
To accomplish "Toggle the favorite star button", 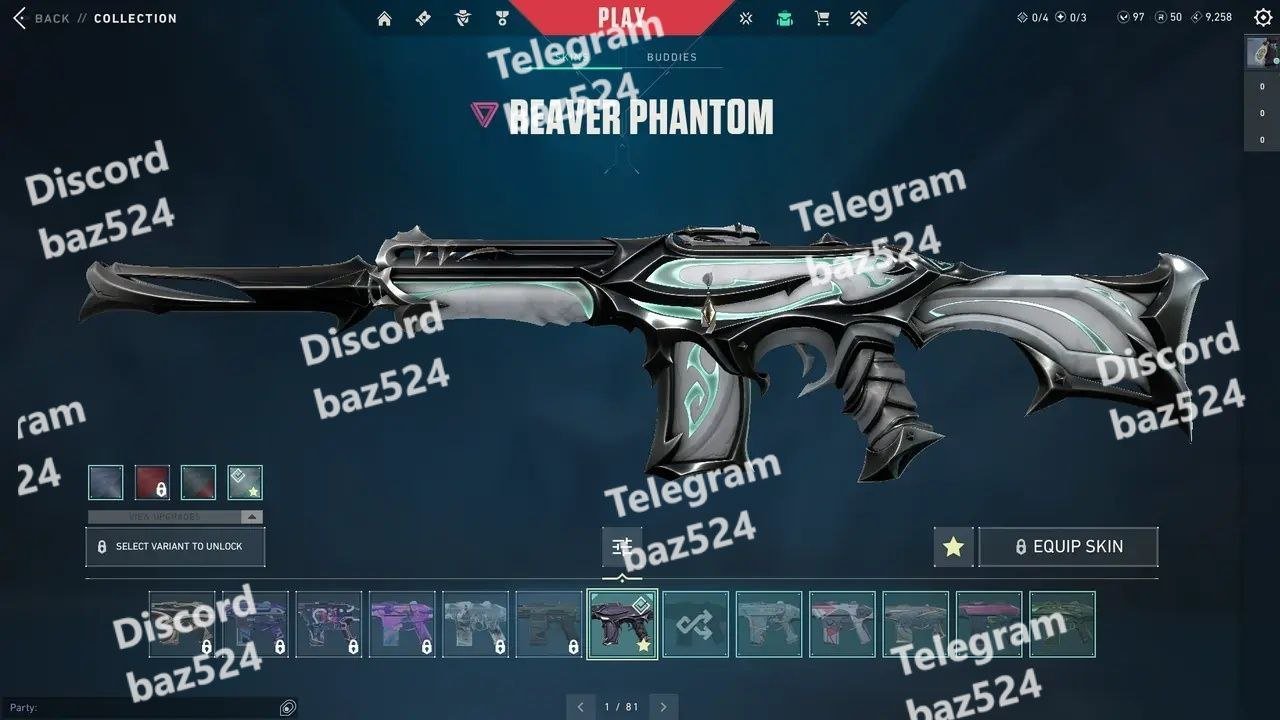I will 953,547.
